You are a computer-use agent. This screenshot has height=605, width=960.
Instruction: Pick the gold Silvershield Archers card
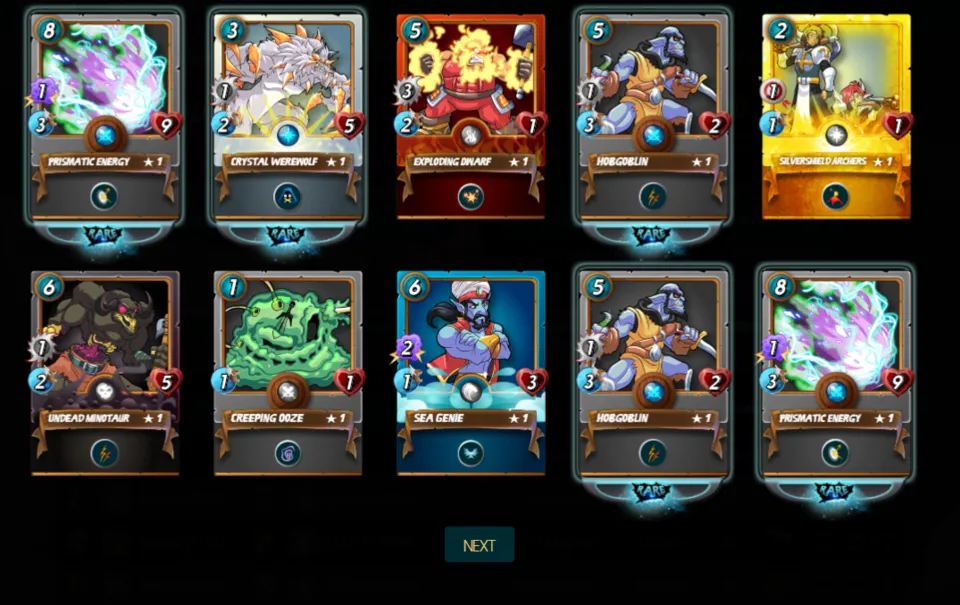click(x=836, y=115)
